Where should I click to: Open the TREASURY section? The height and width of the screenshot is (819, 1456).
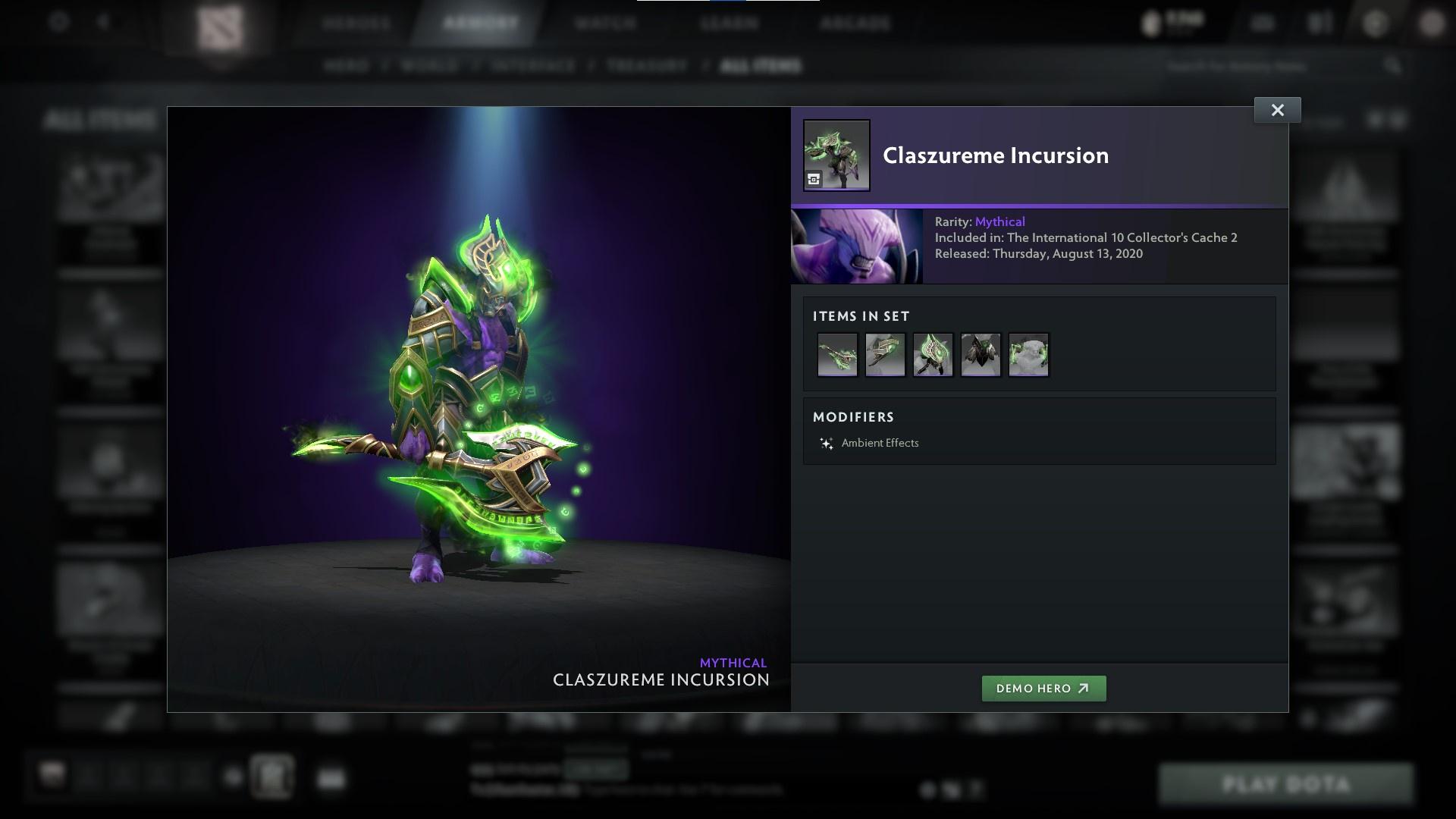[644, 66]
